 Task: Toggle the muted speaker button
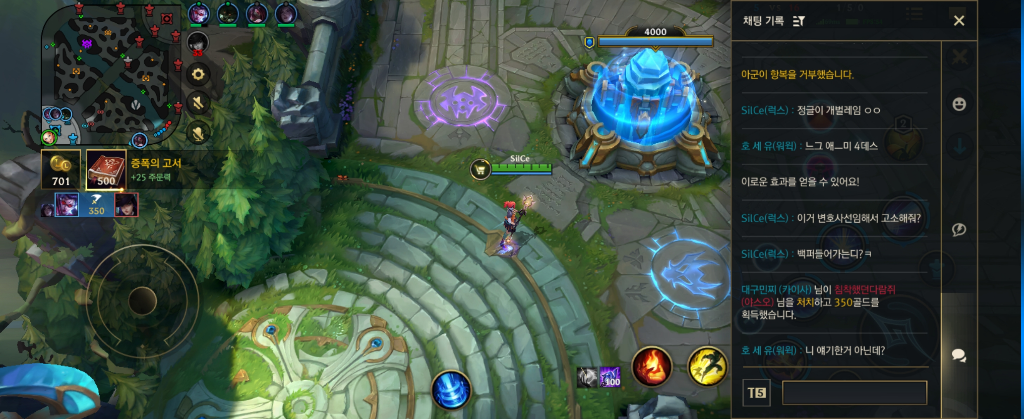pos(198,102)
